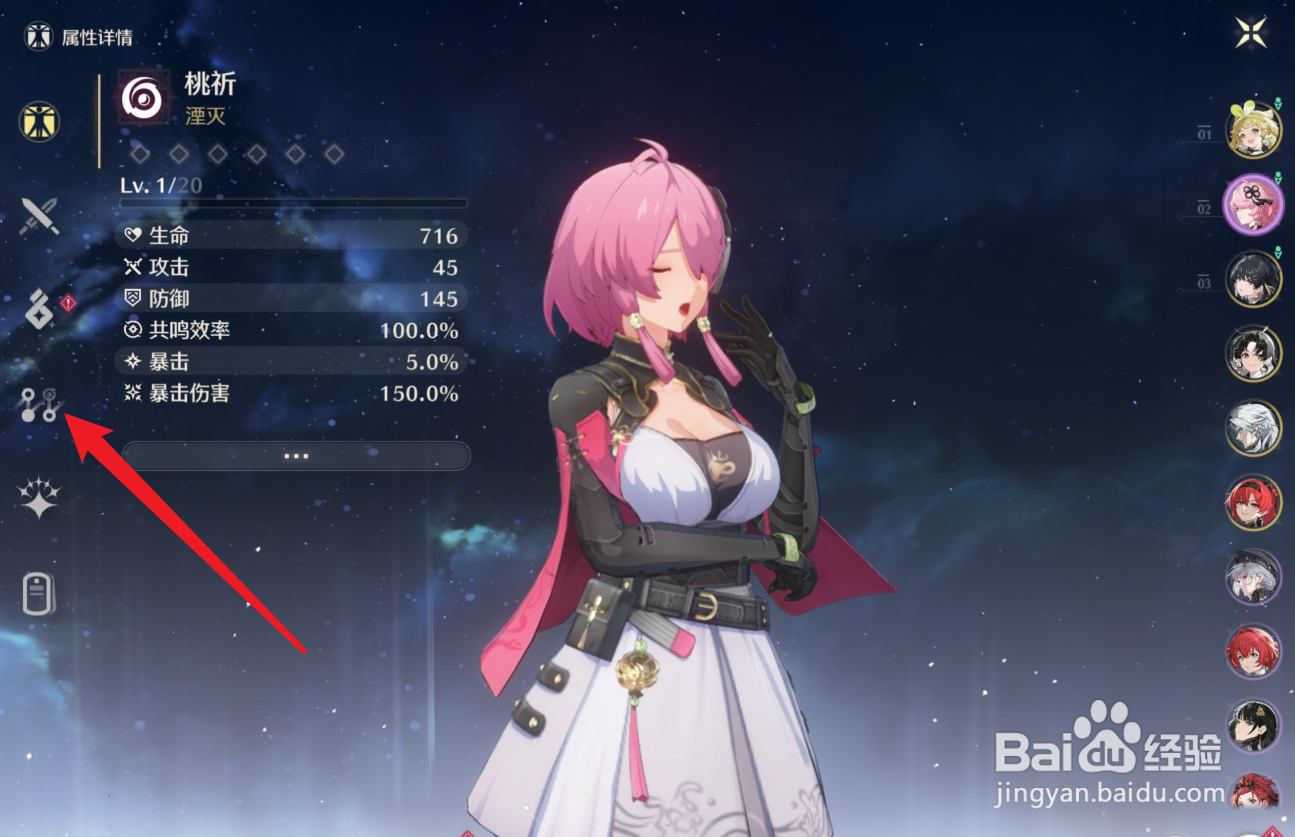This screenshot has width=1295, height=837.
Task: Open the skill tree branching-nodes tab
Action: (41, 404)
